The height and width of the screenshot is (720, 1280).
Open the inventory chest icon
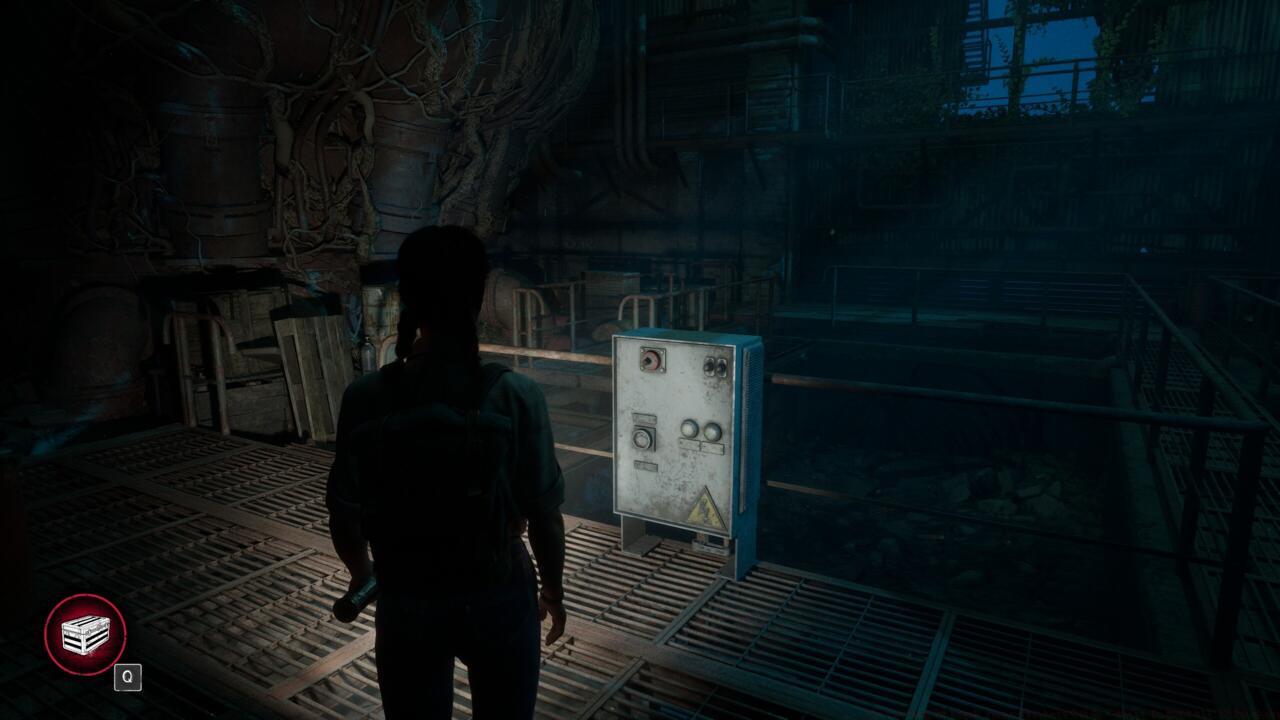click(x=85, y=634)
